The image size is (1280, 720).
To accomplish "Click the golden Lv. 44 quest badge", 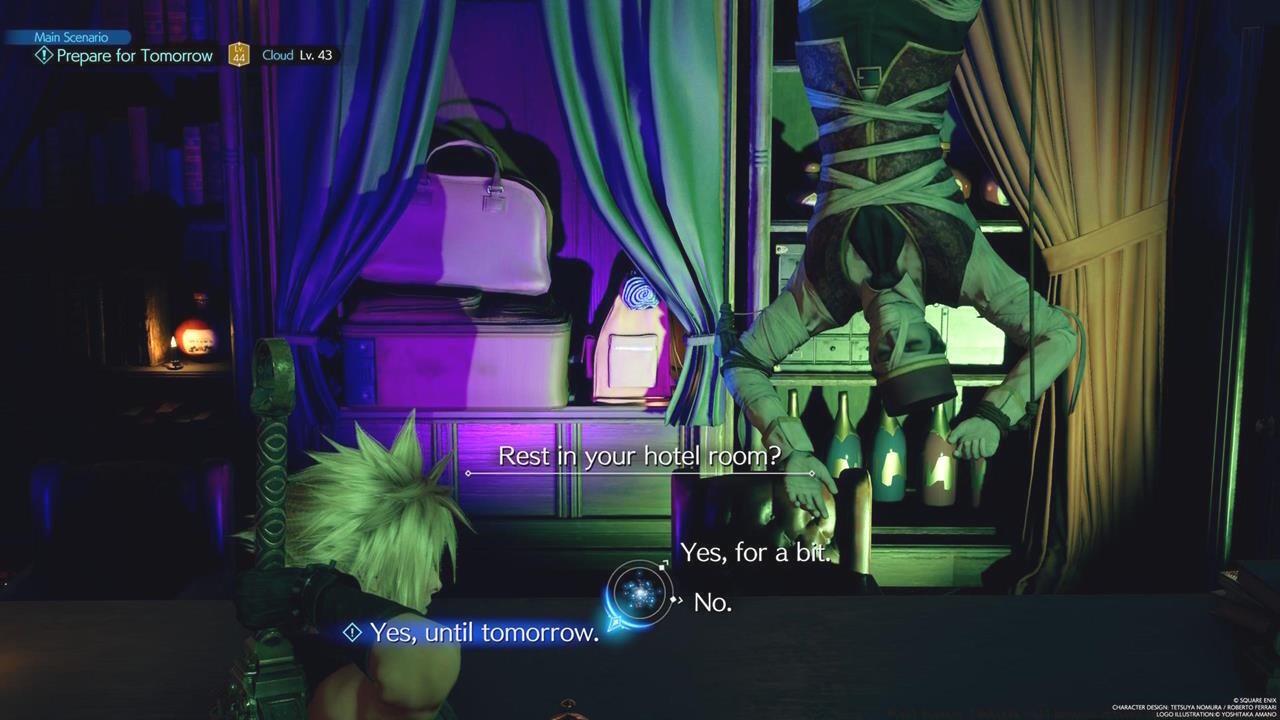I will click(x=239, y=56).
